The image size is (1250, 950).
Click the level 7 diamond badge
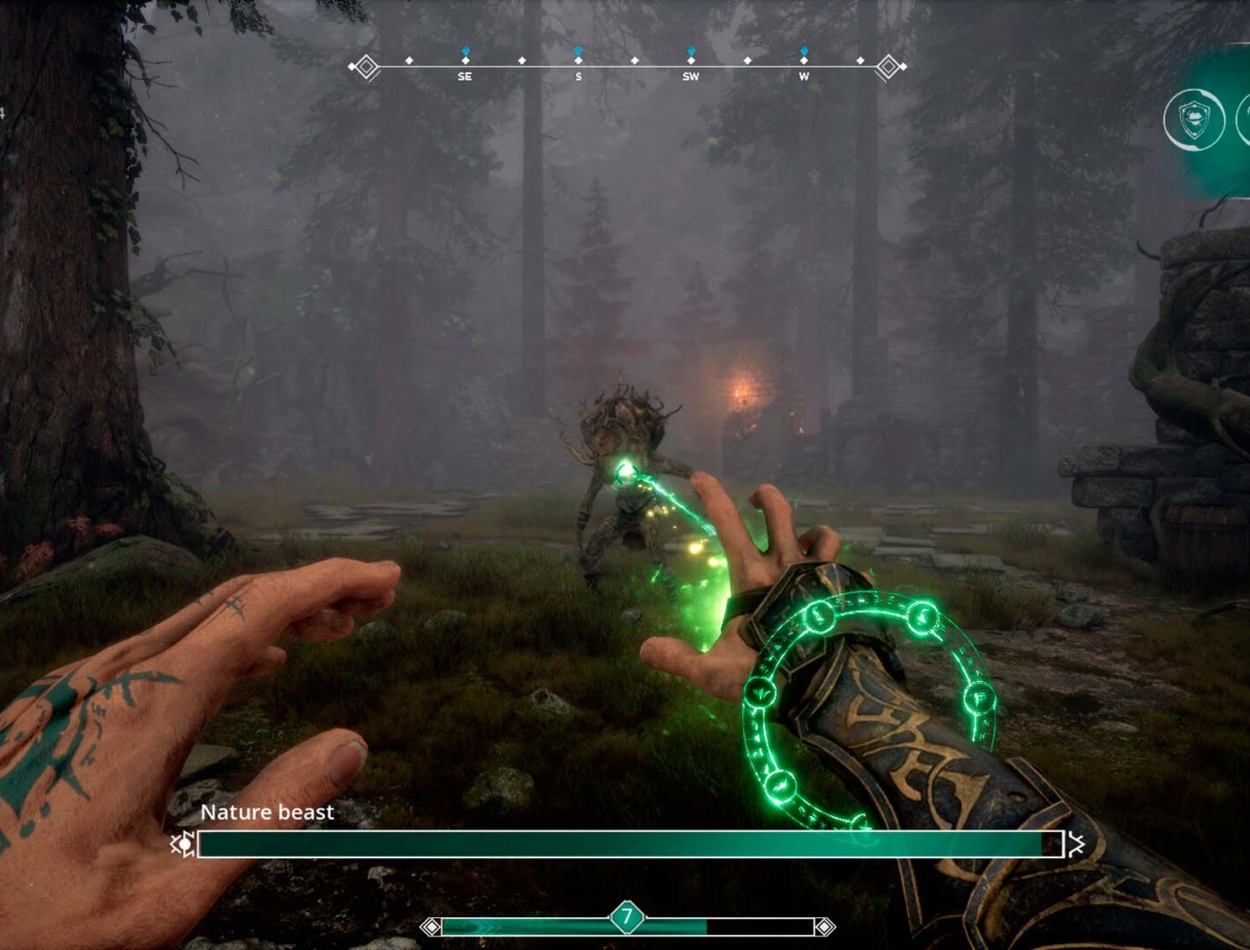coord(627,917)
